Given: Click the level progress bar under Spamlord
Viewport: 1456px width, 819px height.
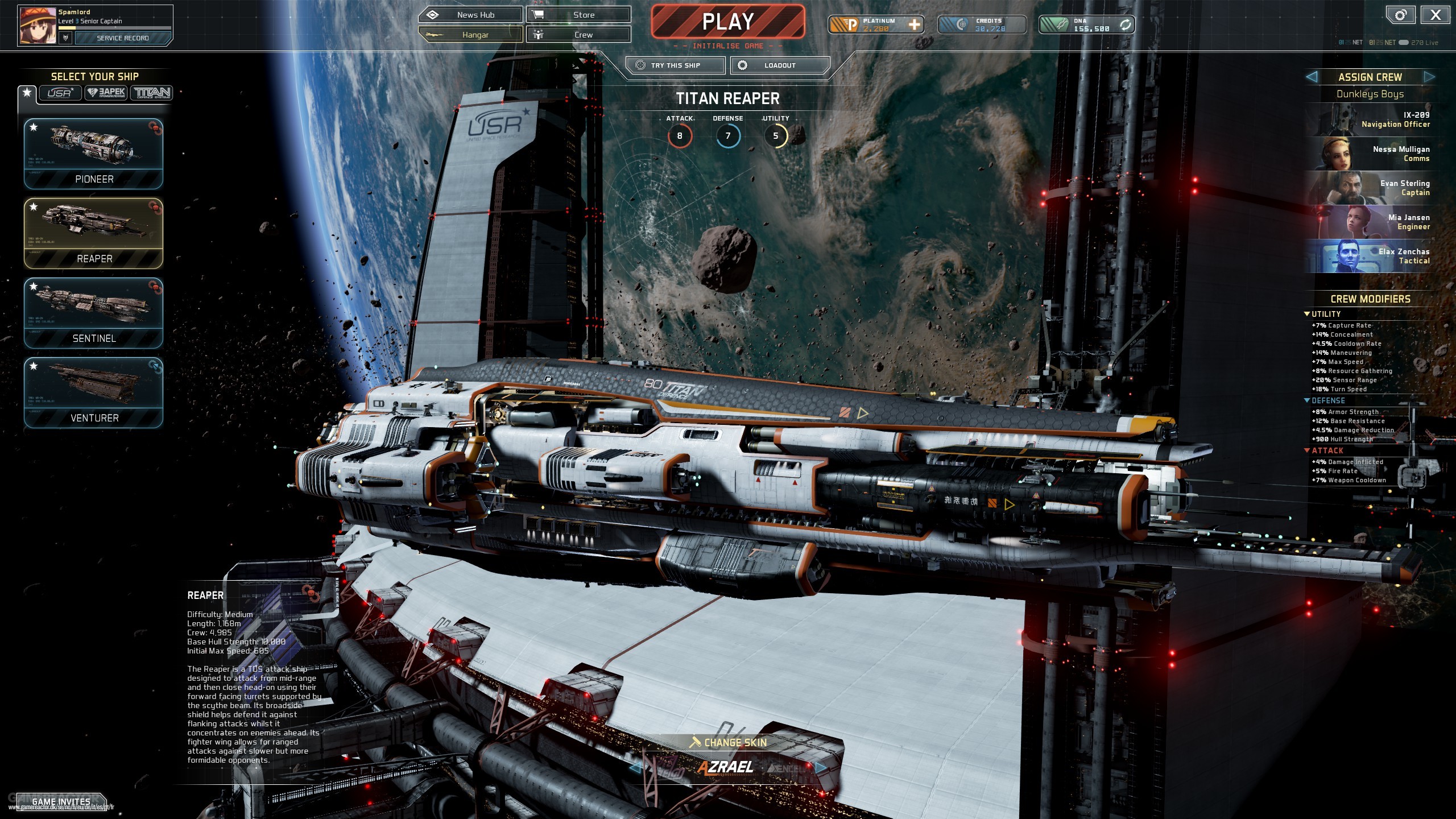Looking at the screenshot, I should [114, 27].
